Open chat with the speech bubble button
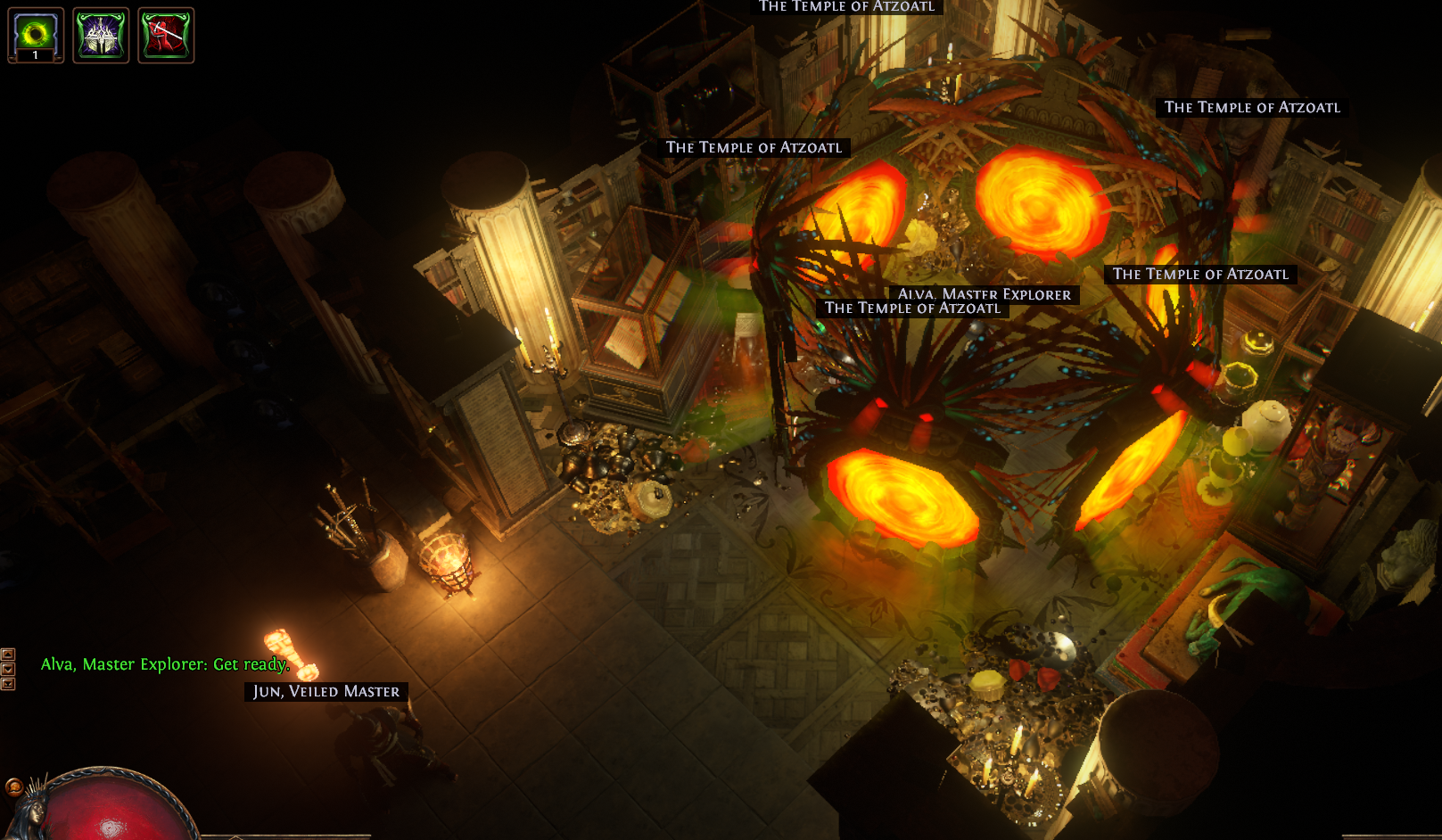1442x840 pixels. point(13,786)
